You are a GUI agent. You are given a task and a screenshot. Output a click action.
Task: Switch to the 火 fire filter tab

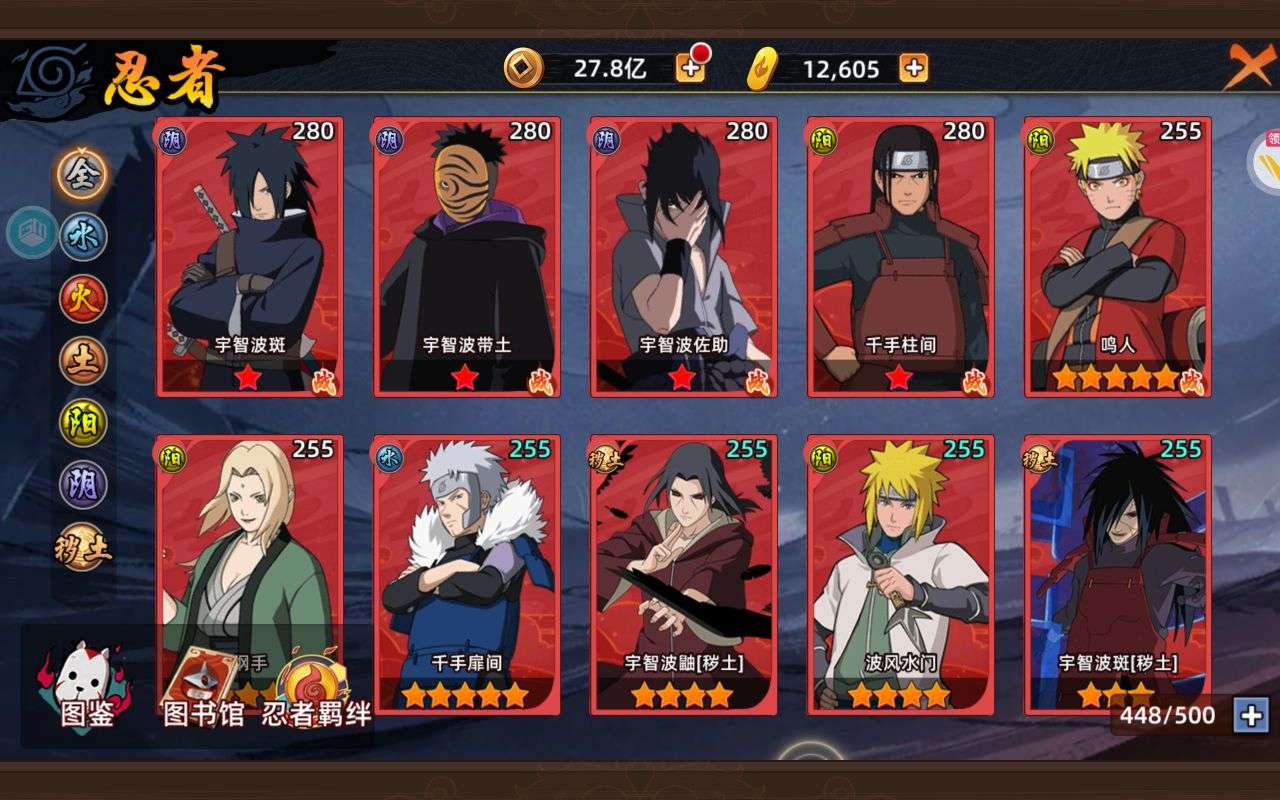point(82,298)
